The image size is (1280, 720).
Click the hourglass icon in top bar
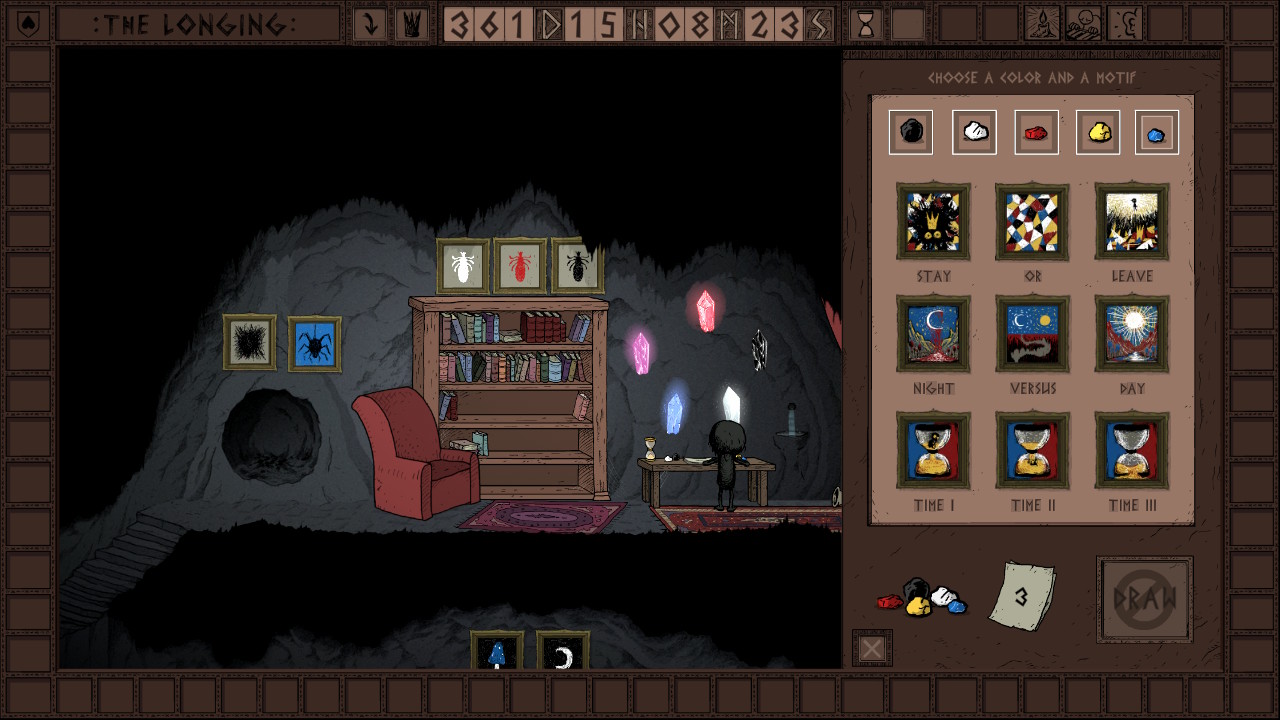[x=866, y=24]
